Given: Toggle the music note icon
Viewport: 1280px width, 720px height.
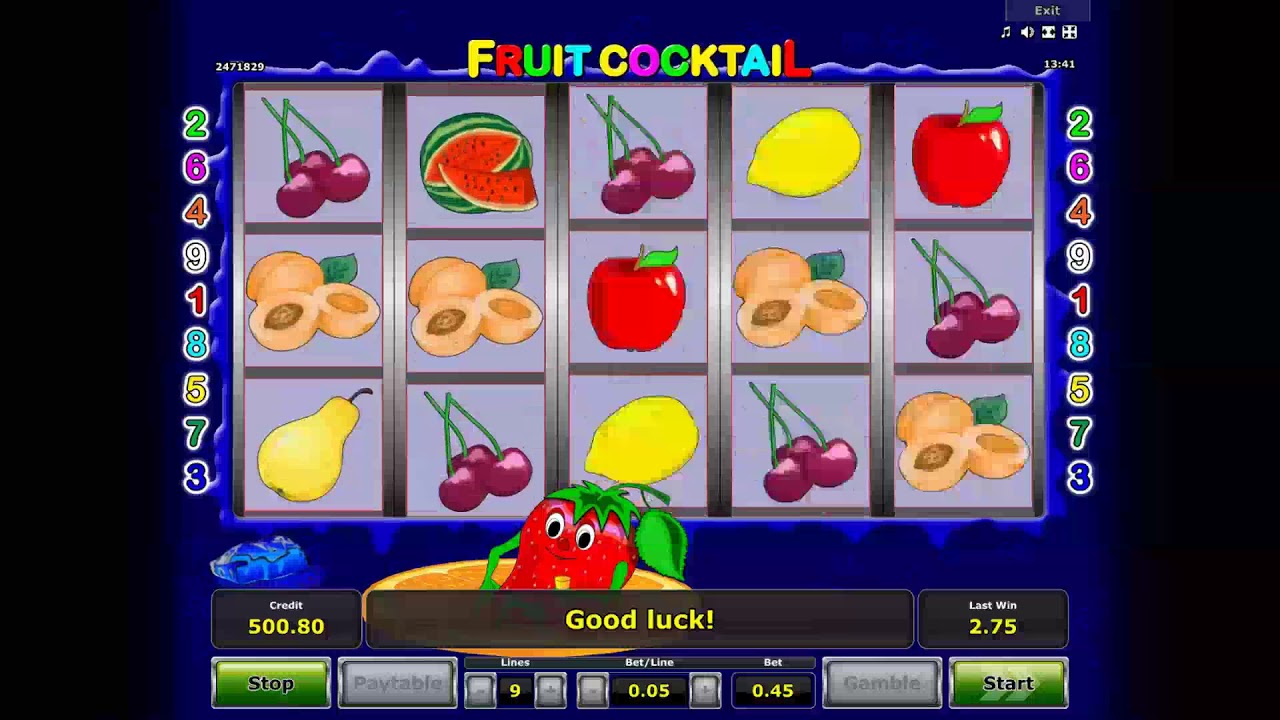Looking at the screenshot, I should click(1006, 32).
